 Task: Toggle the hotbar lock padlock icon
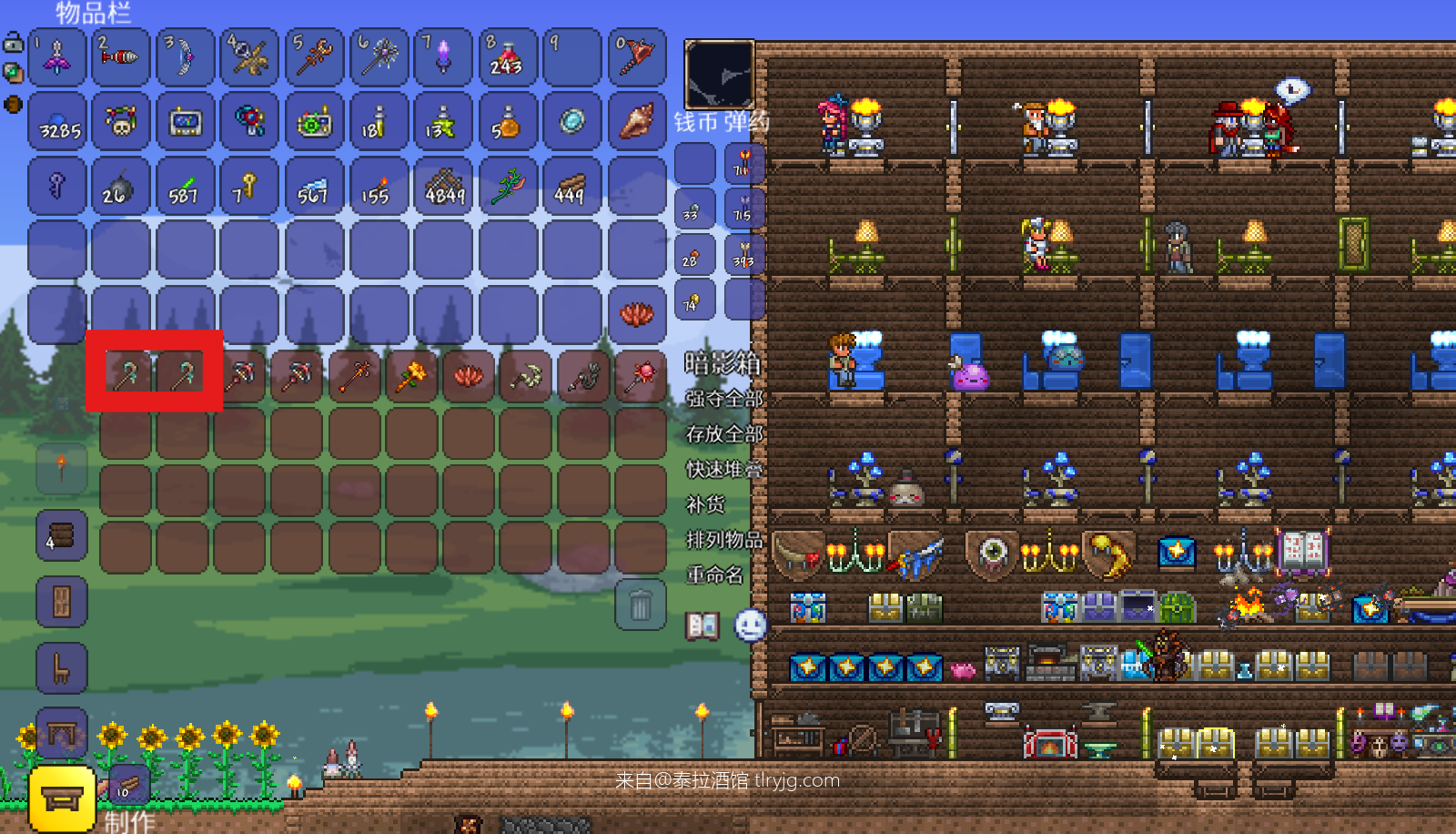tap(14, 43)
